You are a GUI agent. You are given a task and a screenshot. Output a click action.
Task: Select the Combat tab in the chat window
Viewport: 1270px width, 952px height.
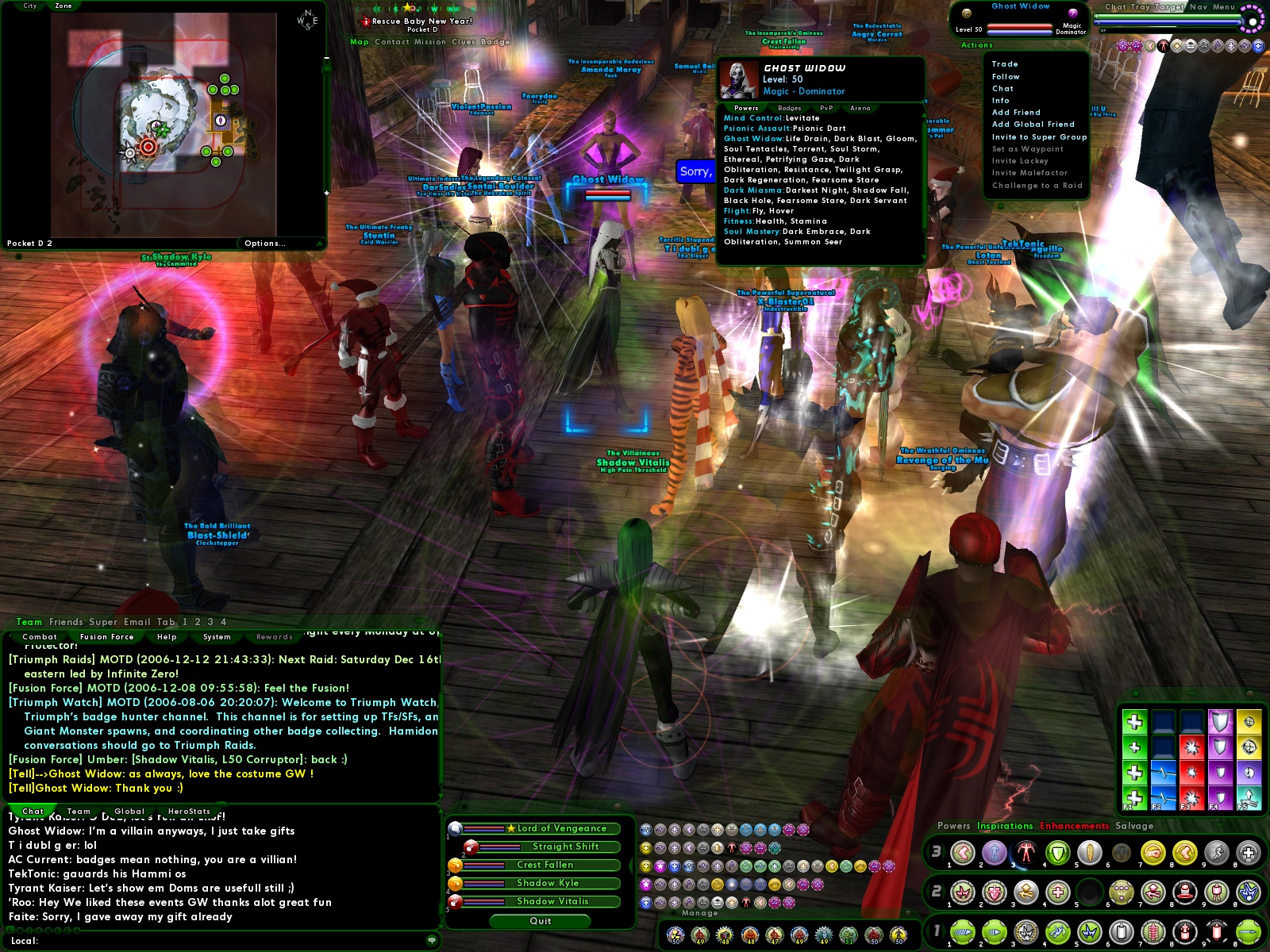41,636
